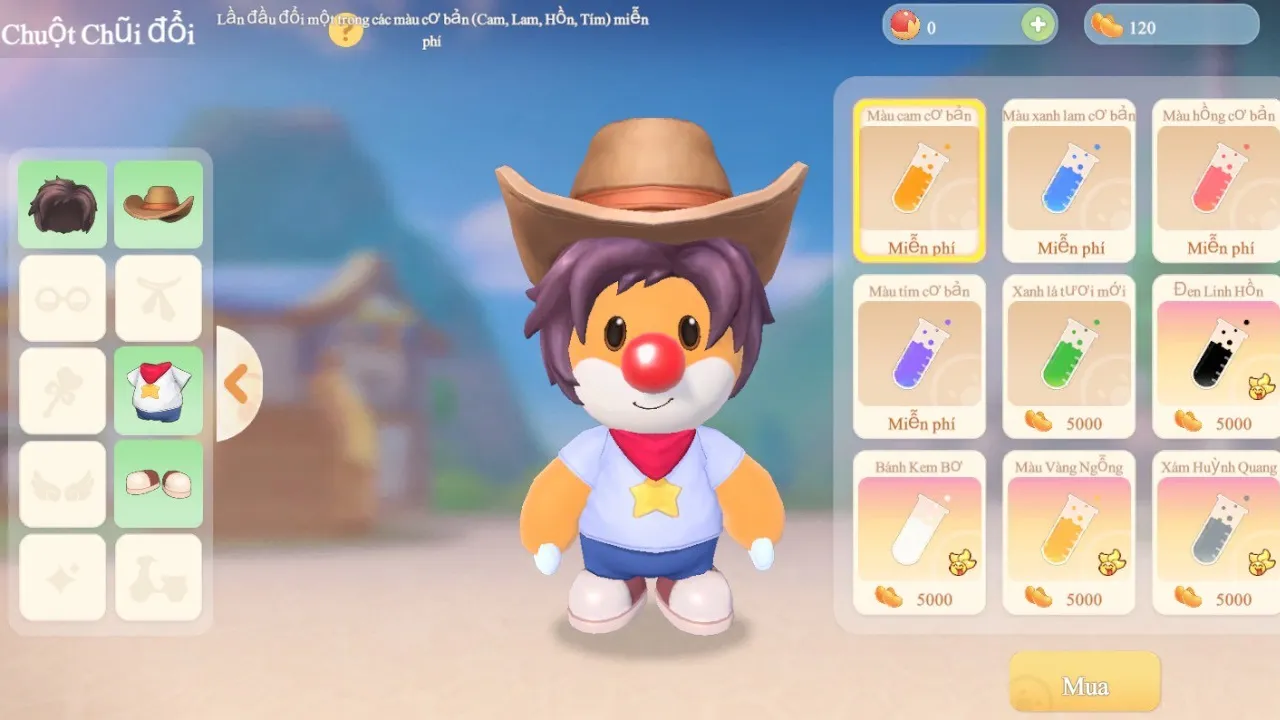This screenshot has height=720, width=1280.
Task: Select the white shoes equipment slot
Action: tap(158, 484)
